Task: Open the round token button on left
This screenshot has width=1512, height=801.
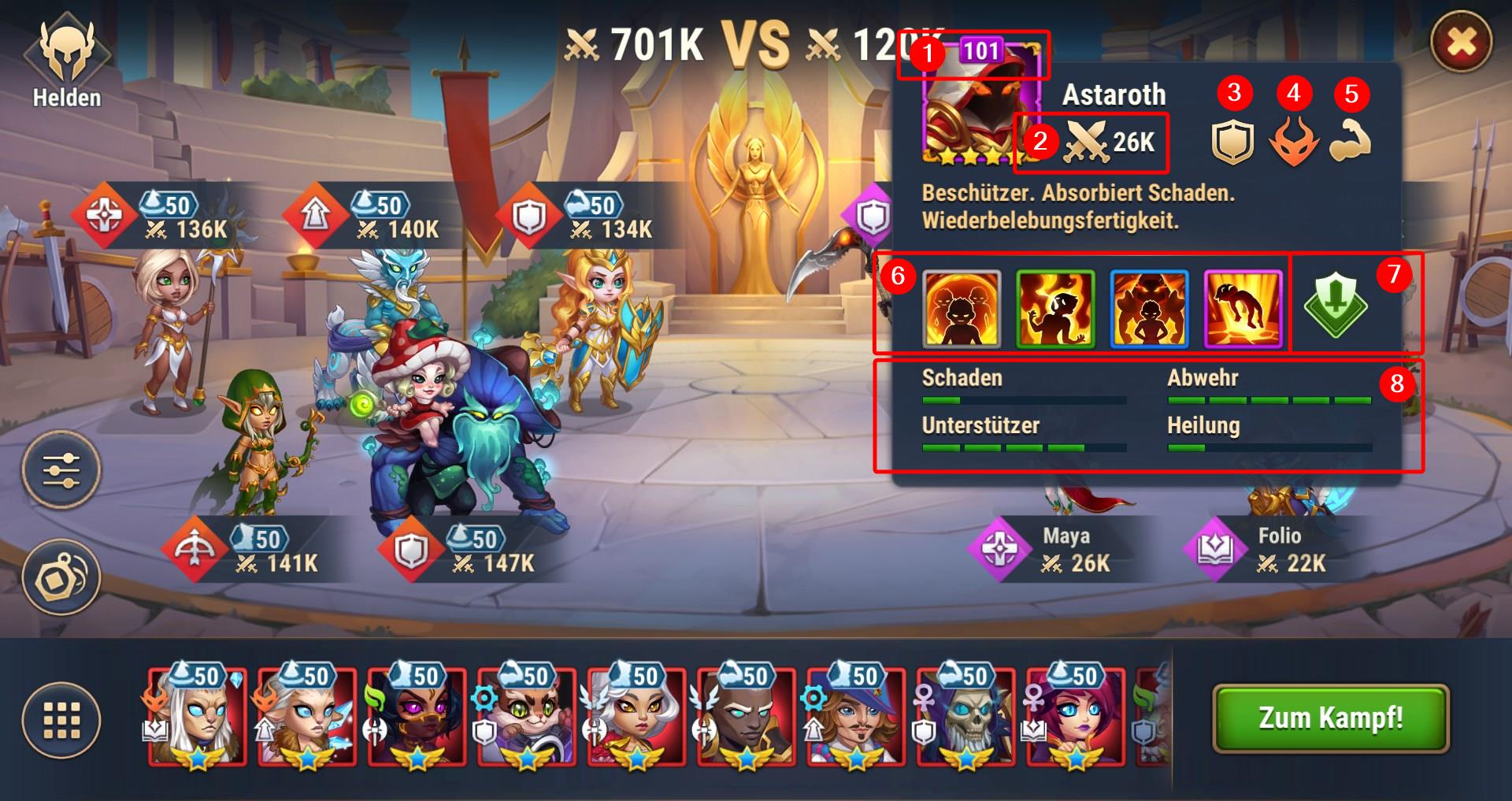Action: 61,577
